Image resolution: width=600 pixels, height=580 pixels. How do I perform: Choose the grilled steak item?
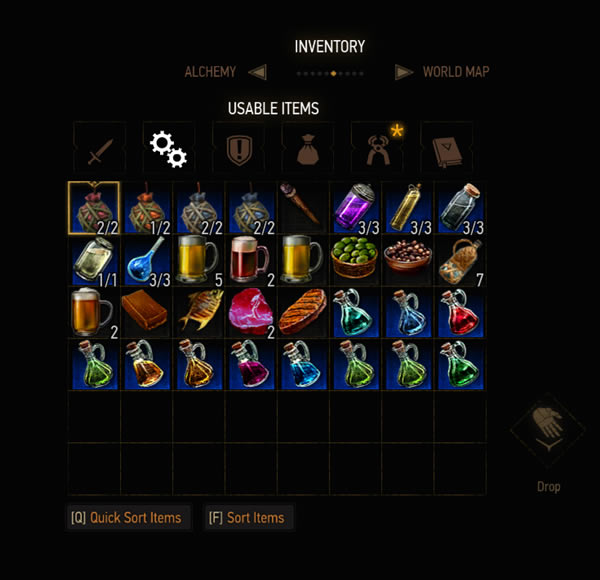pos(302,311)
